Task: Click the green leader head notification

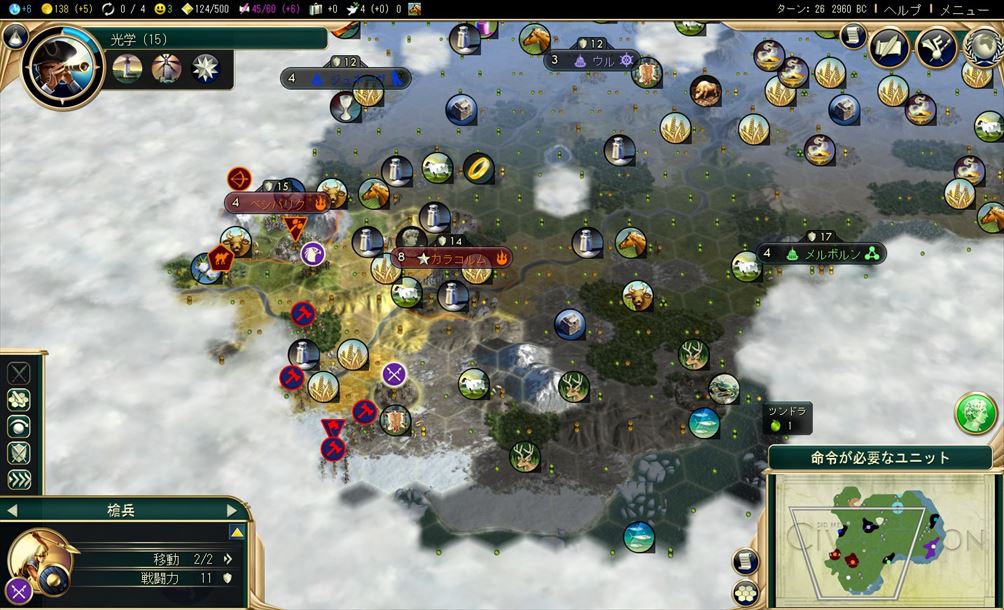Action: pos(975,412)
